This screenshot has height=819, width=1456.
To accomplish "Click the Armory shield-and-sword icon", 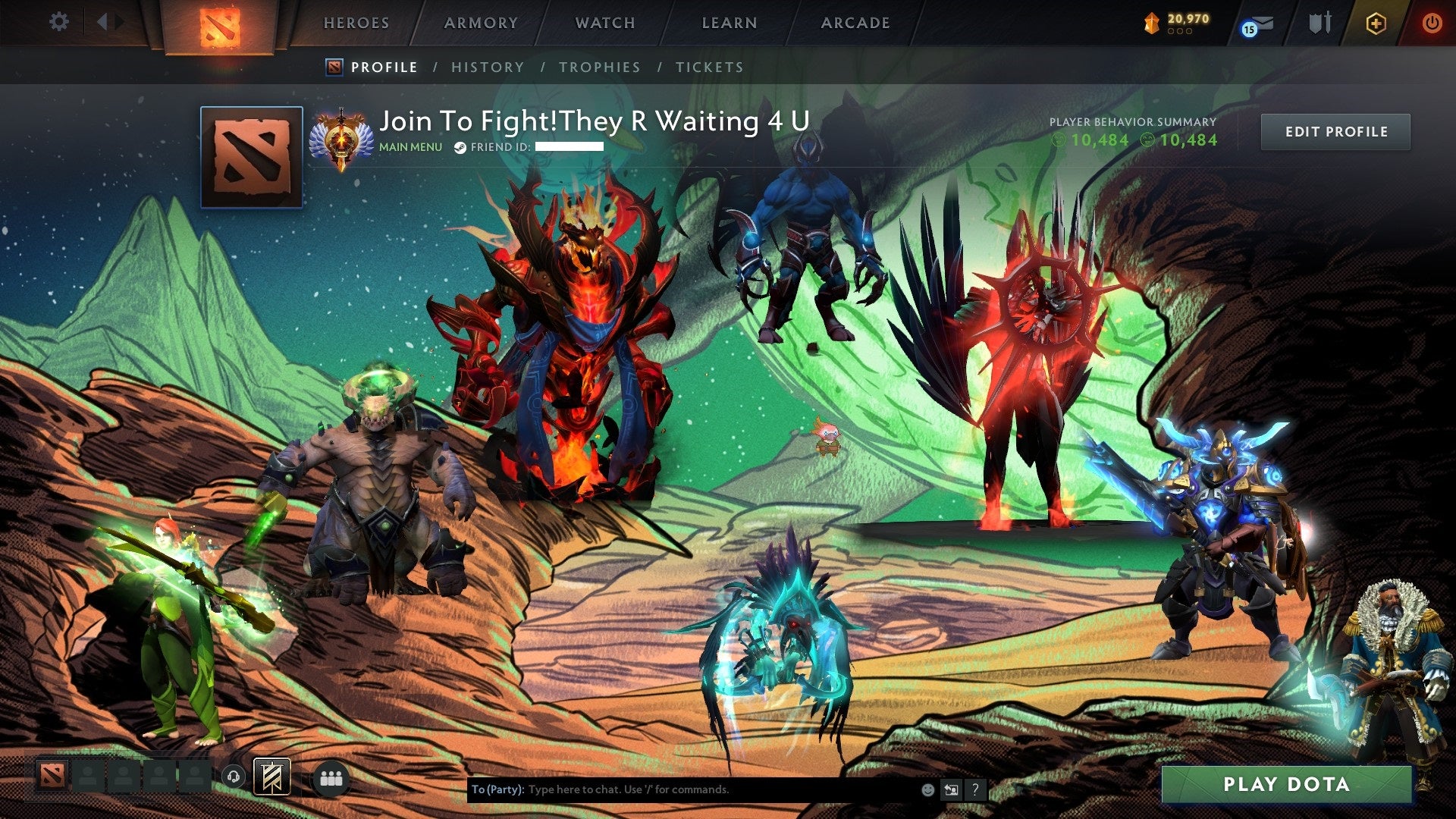I will click(1320, 24).
